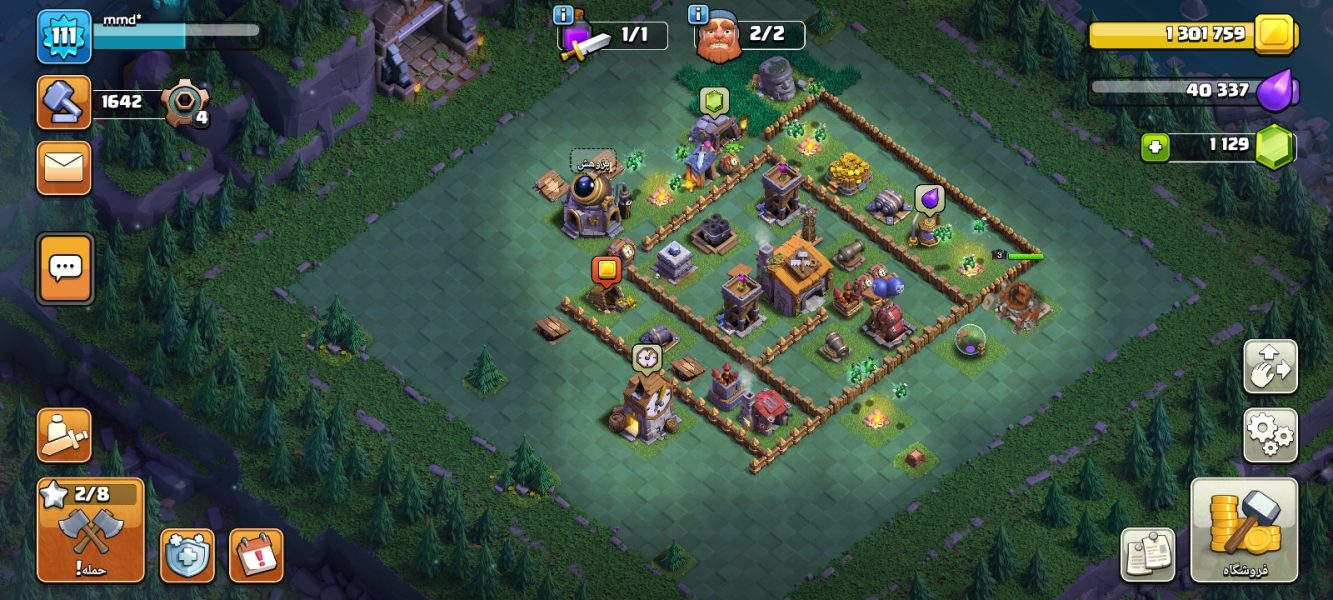Screen dimensions: 1333x600
Task: Open the builder trophies hammer icon
Action: (x=64, y=102)
